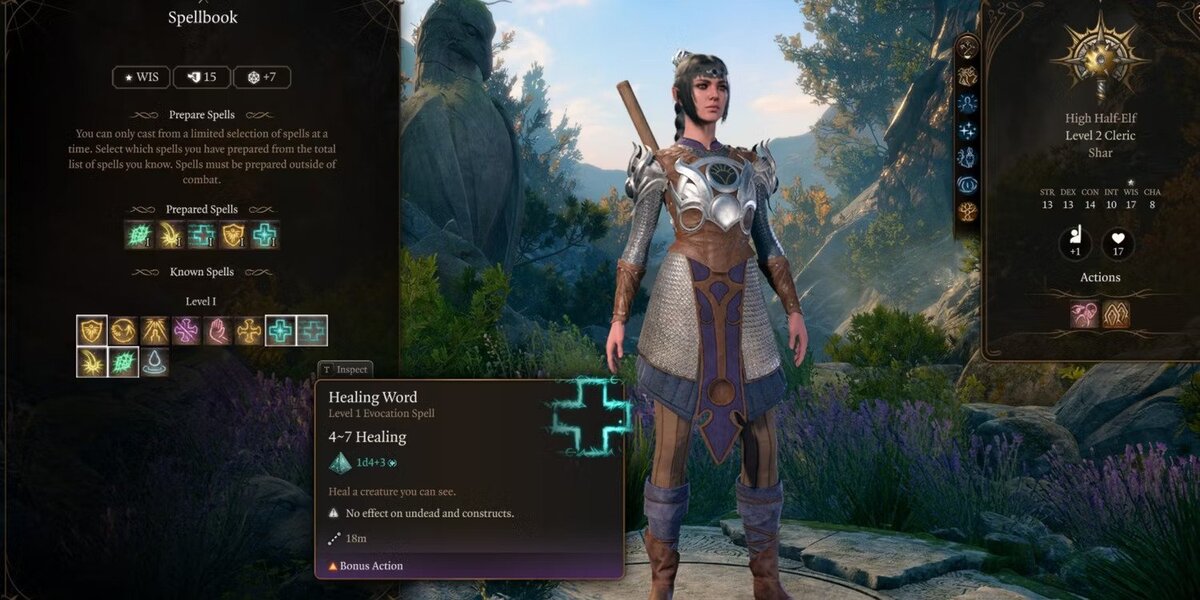Unprepare the golden shield spell in Prepared Spells
Screen dimensions: 1200x600
pos(233,235)
